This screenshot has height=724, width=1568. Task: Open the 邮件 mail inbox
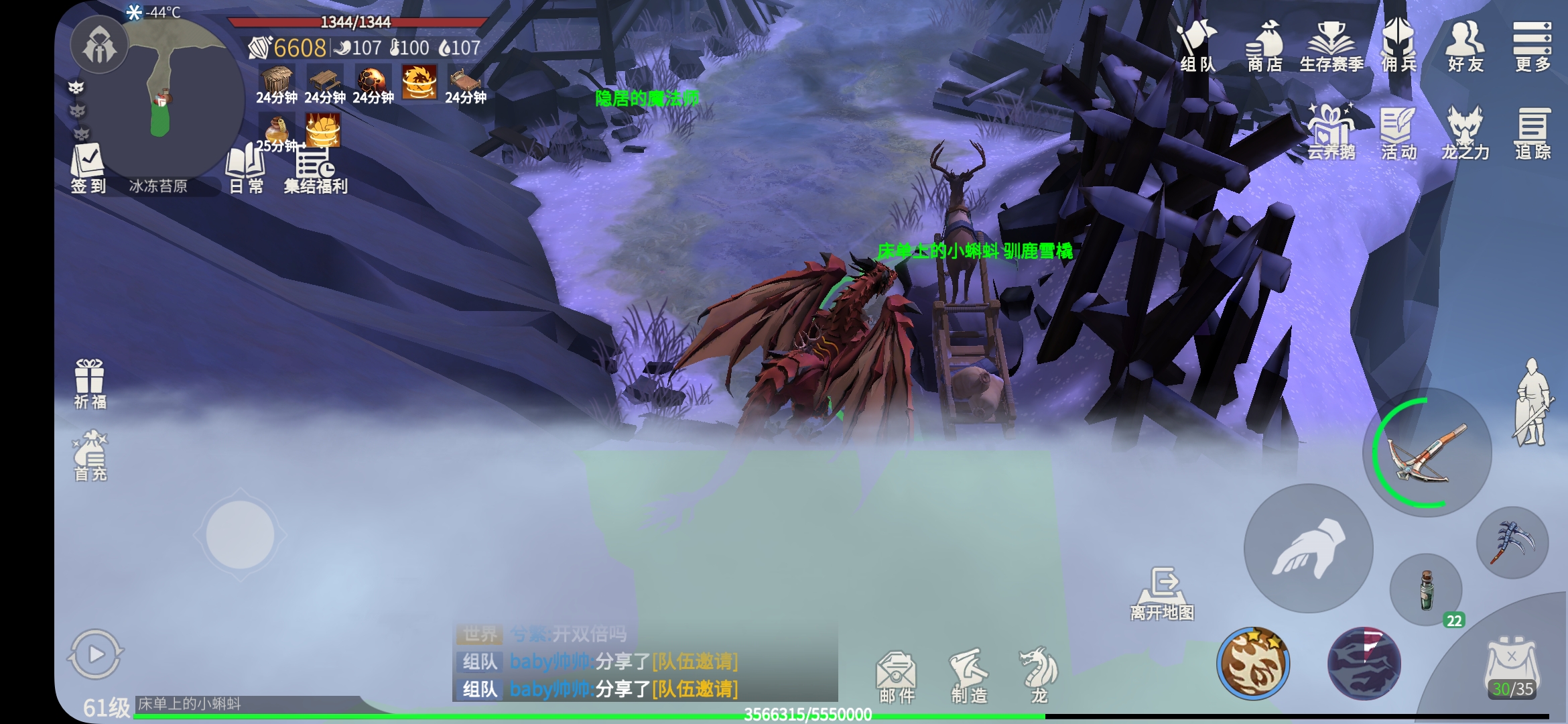pos(897,676)
